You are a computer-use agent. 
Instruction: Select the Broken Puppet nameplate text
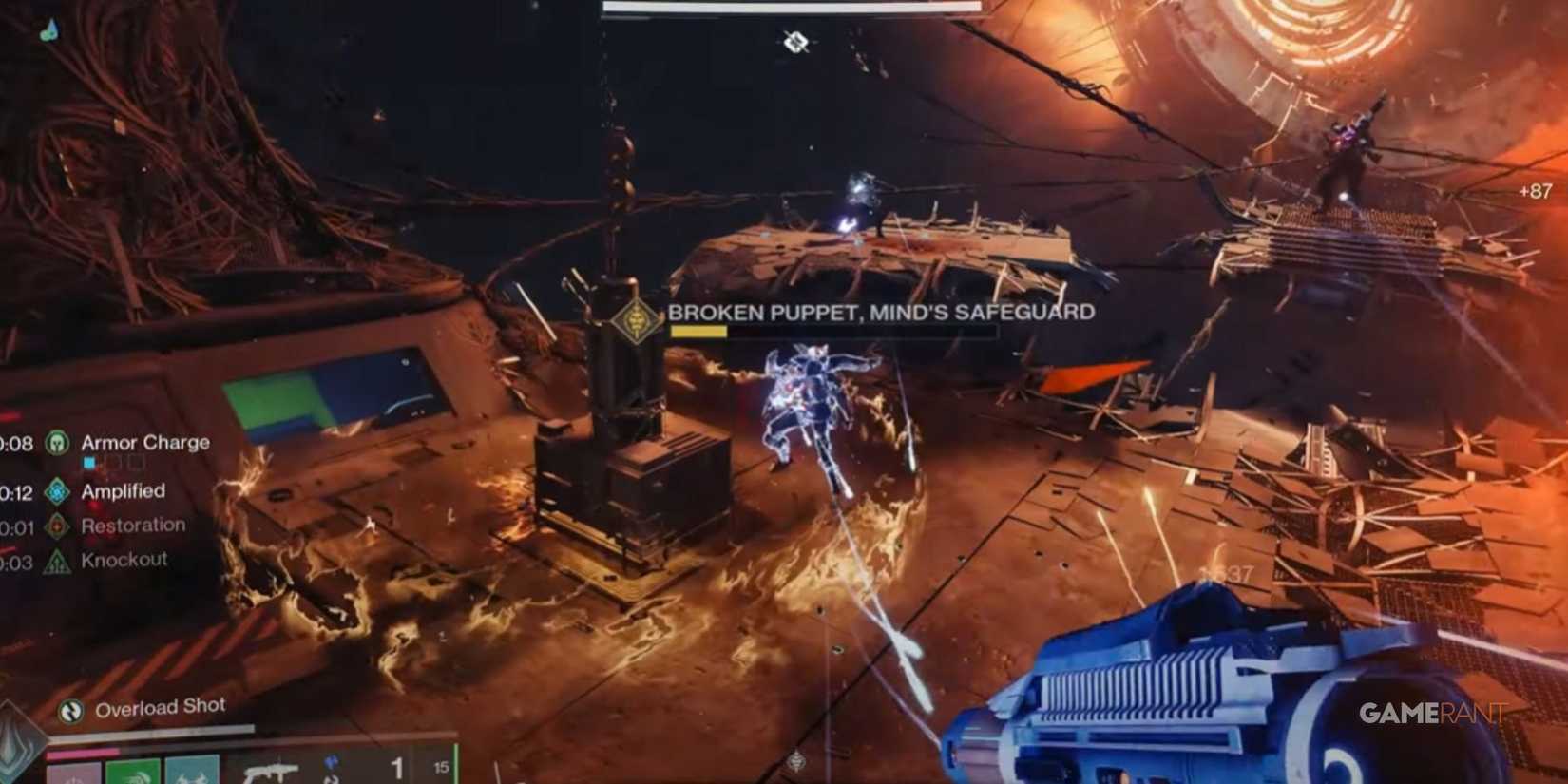pyautogui.click(x=882, y=310)
